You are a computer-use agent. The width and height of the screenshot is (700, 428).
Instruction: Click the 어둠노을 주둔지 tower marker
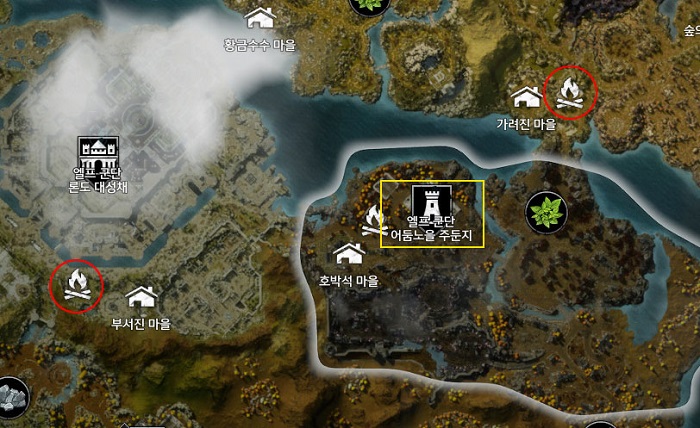pyautogui.click(x=432, y=198)
